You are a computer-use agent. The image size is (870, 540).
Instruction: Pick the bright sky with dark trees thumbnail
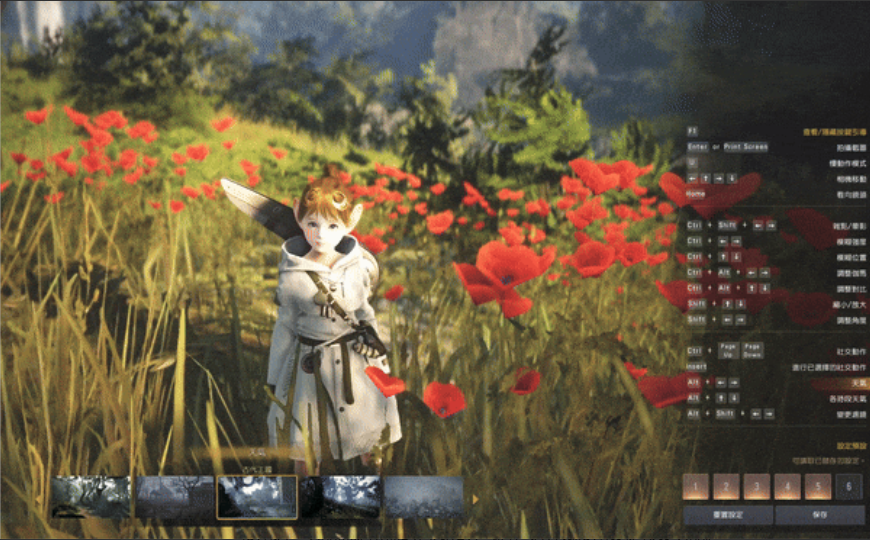click(340, 497)
